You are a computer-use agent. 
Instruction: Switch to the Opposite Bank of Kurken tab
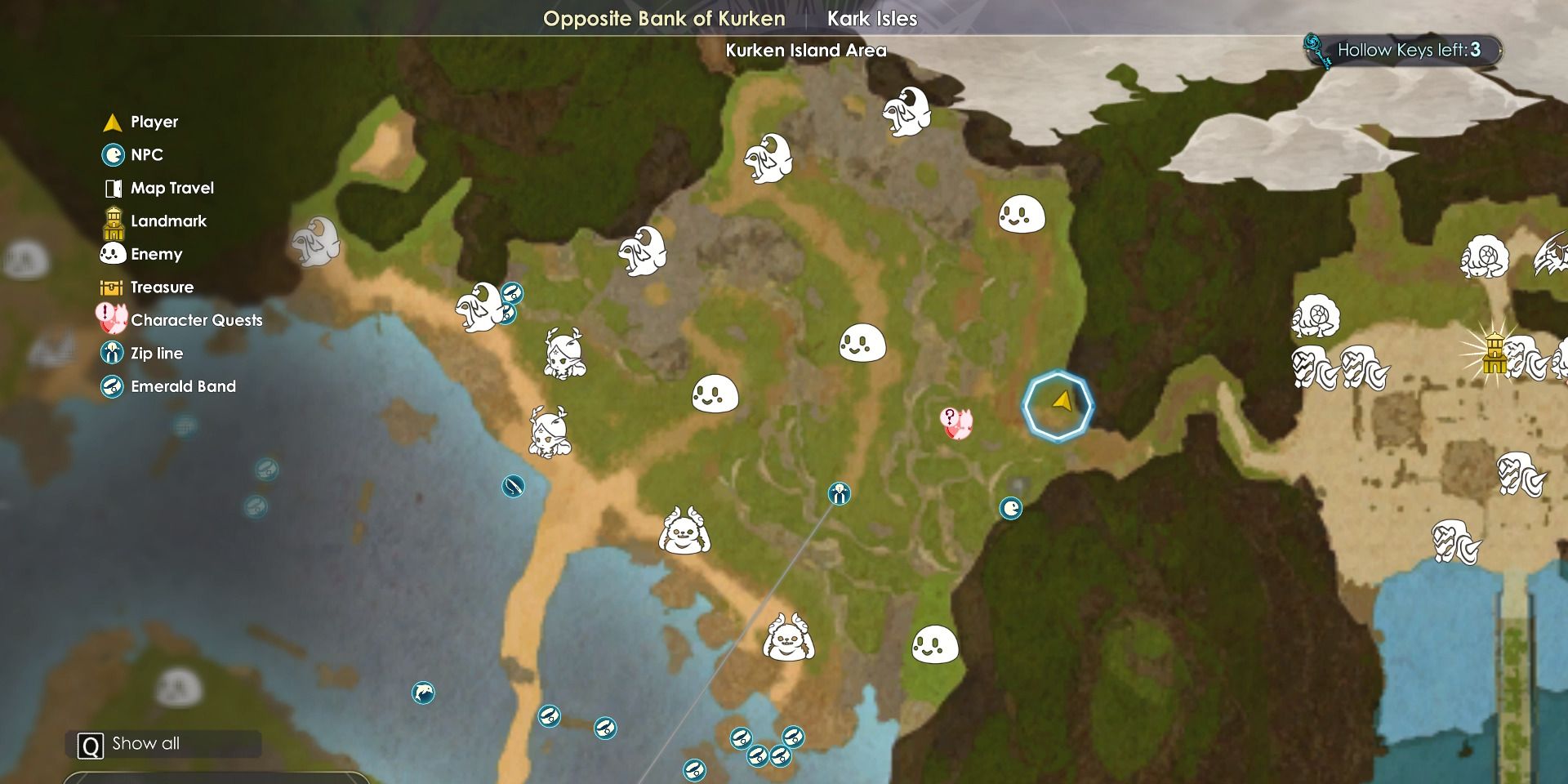click(663, 19)
